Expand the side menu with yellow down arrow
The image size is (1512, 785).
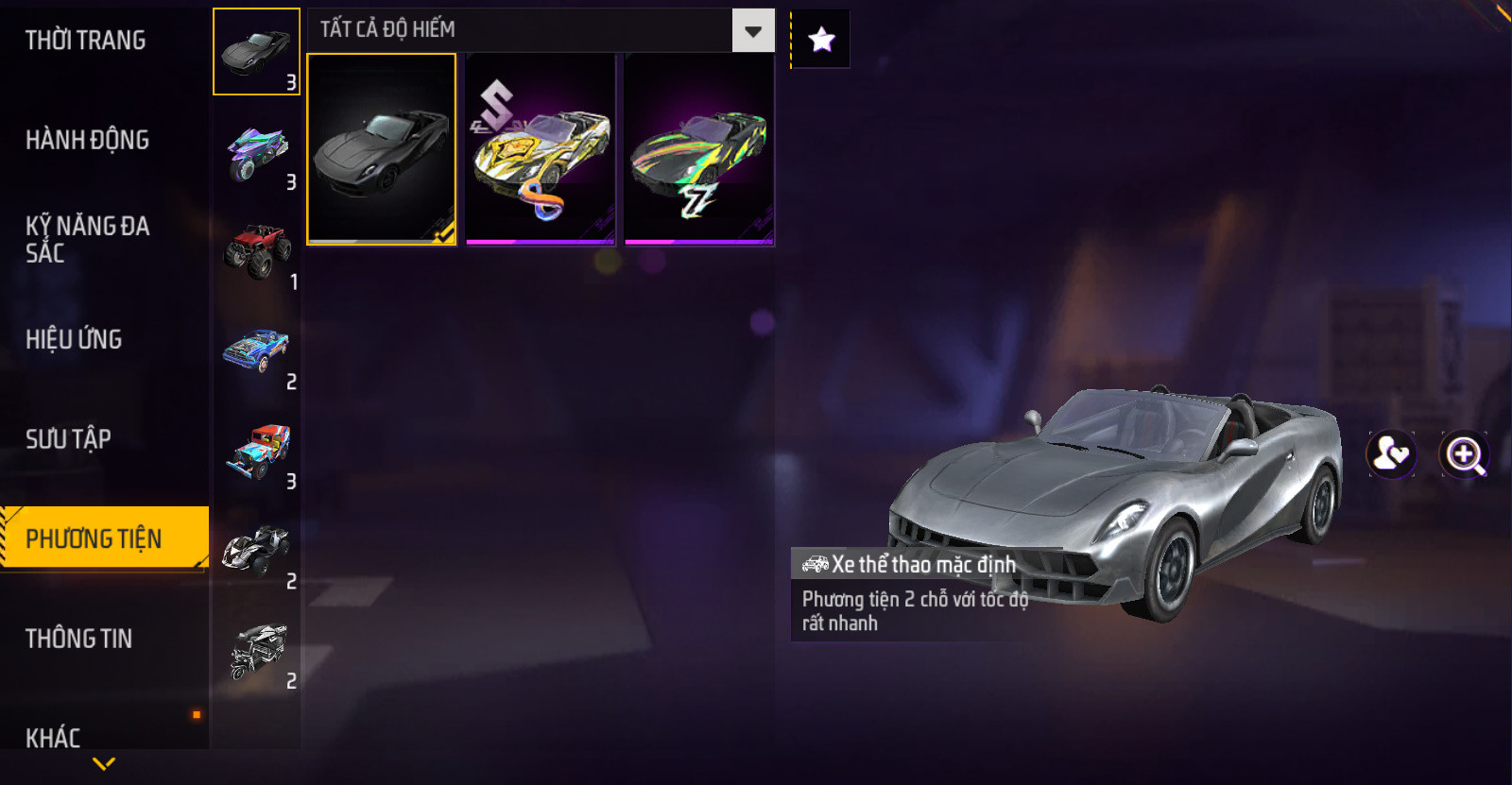point(104,763)
